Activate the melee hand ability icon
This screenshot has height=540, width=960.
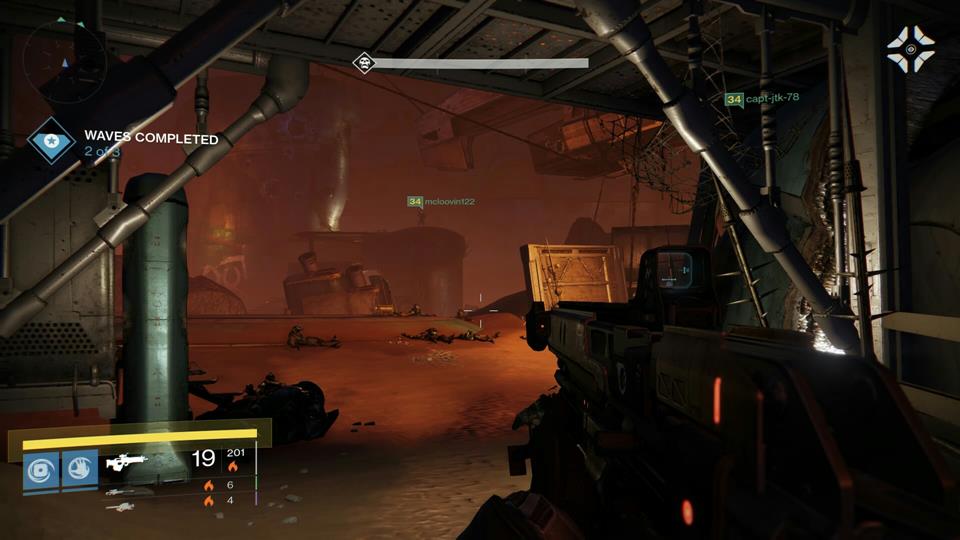tap(80, 469)
